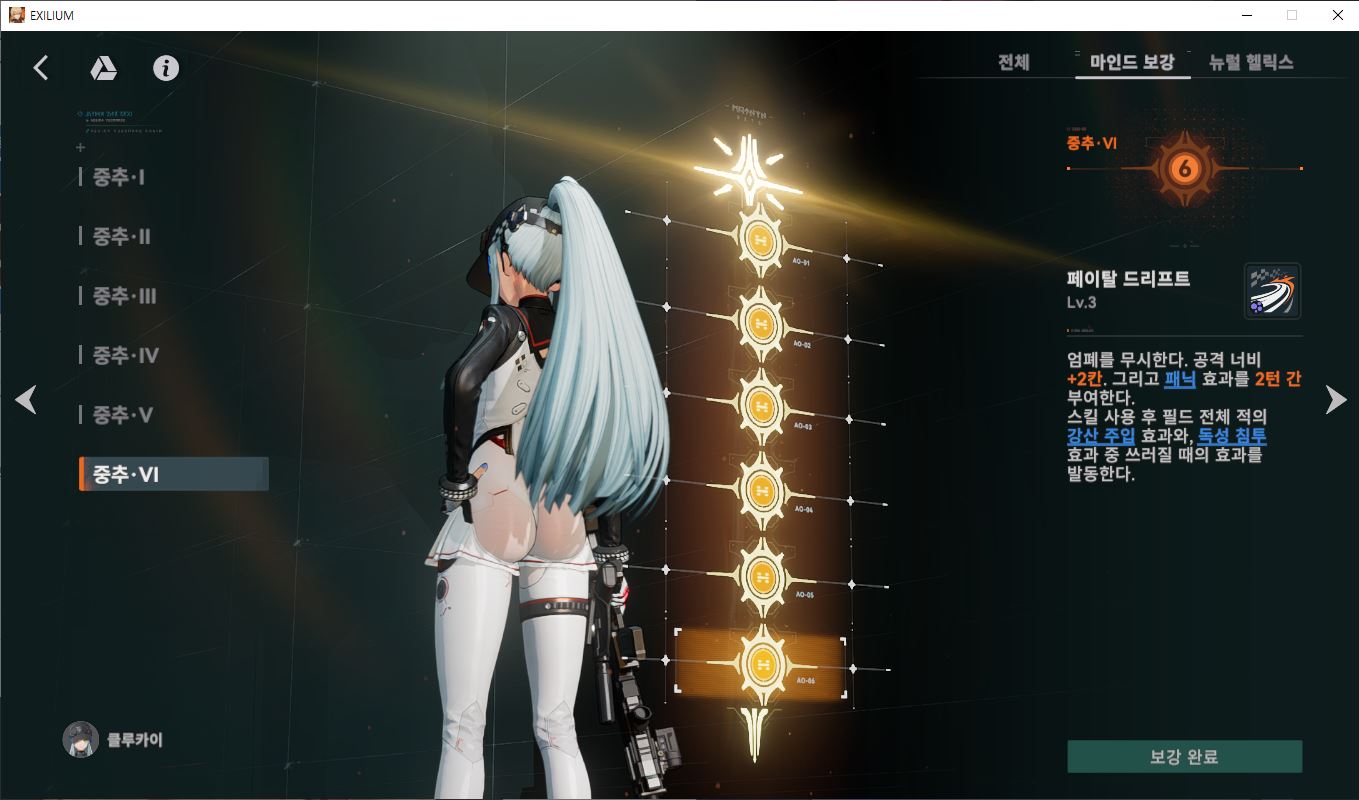The image size is (1359, 800).
Task: Switch to next character with right arrow
Action: point(1335,400)
